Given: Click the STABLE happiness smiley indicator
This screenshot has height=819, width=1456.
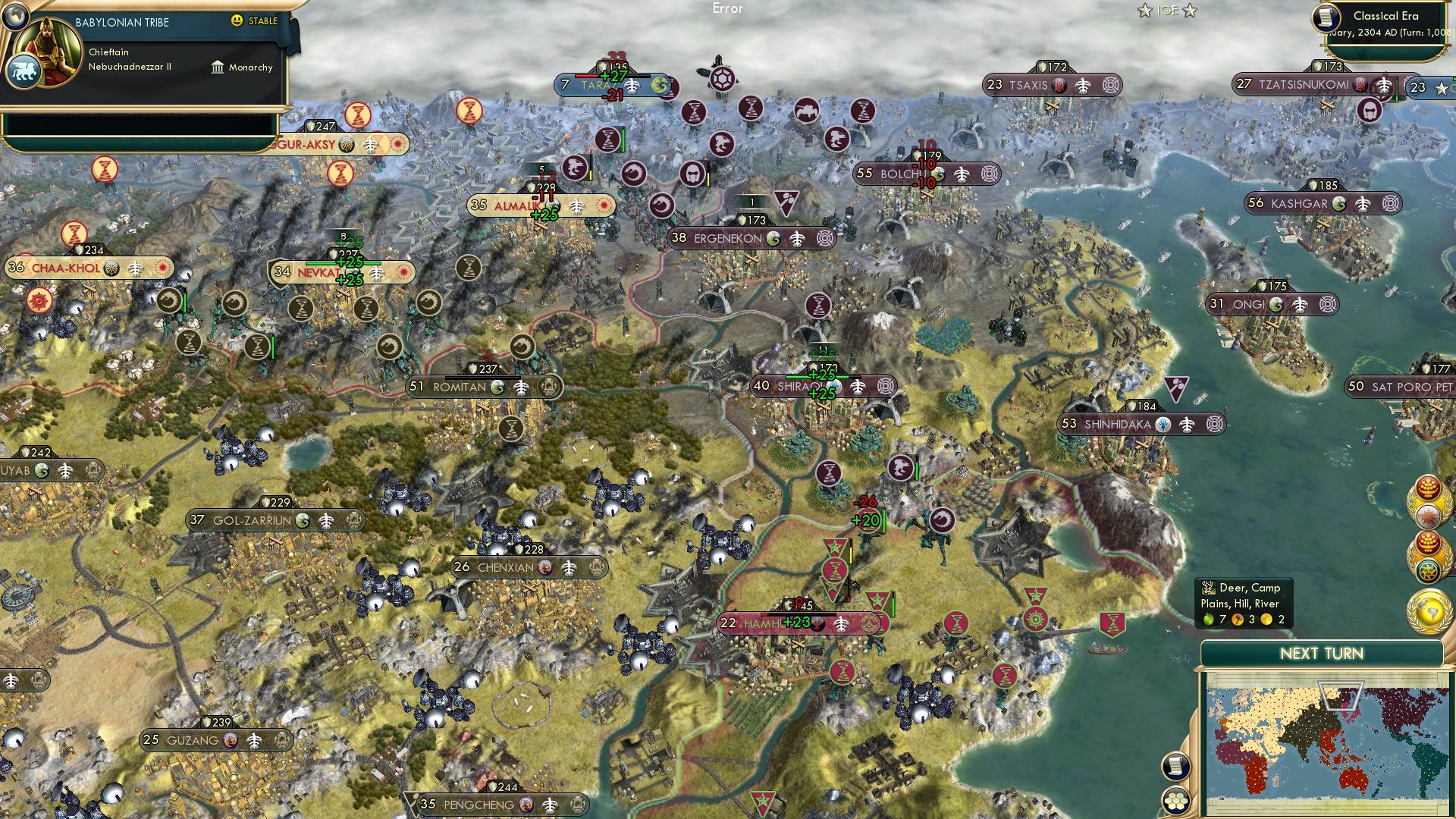Looking at the screenshot, I should [238, 21].
